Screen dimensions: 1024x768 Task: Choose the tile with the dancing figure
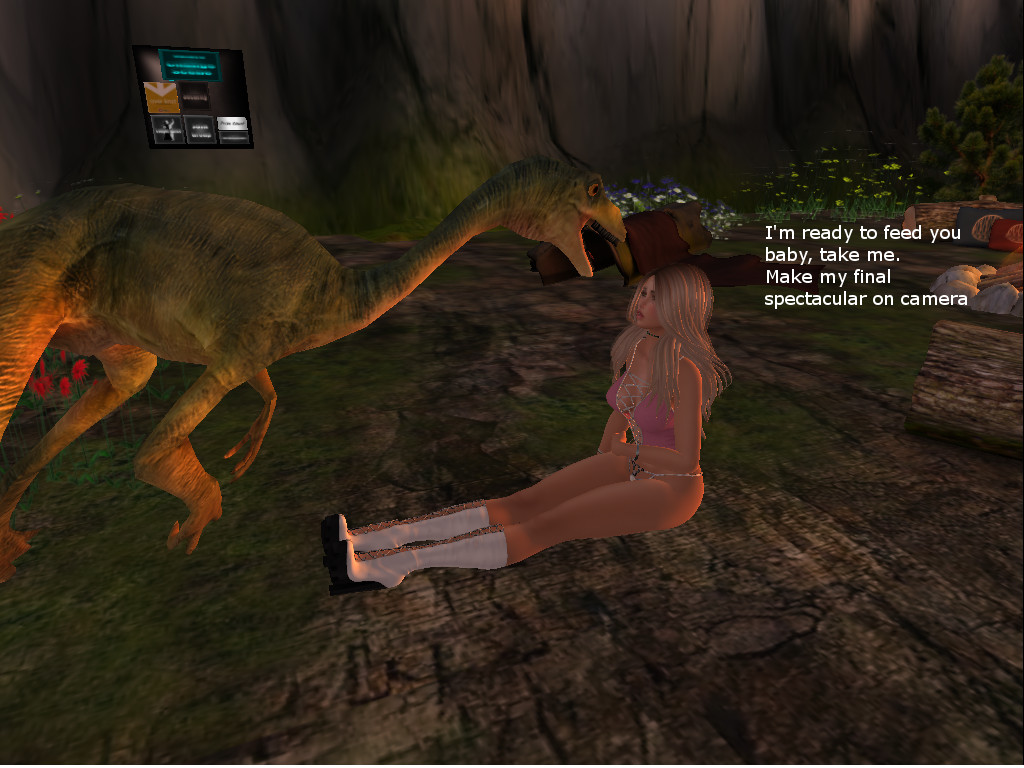tap(167, 129)
